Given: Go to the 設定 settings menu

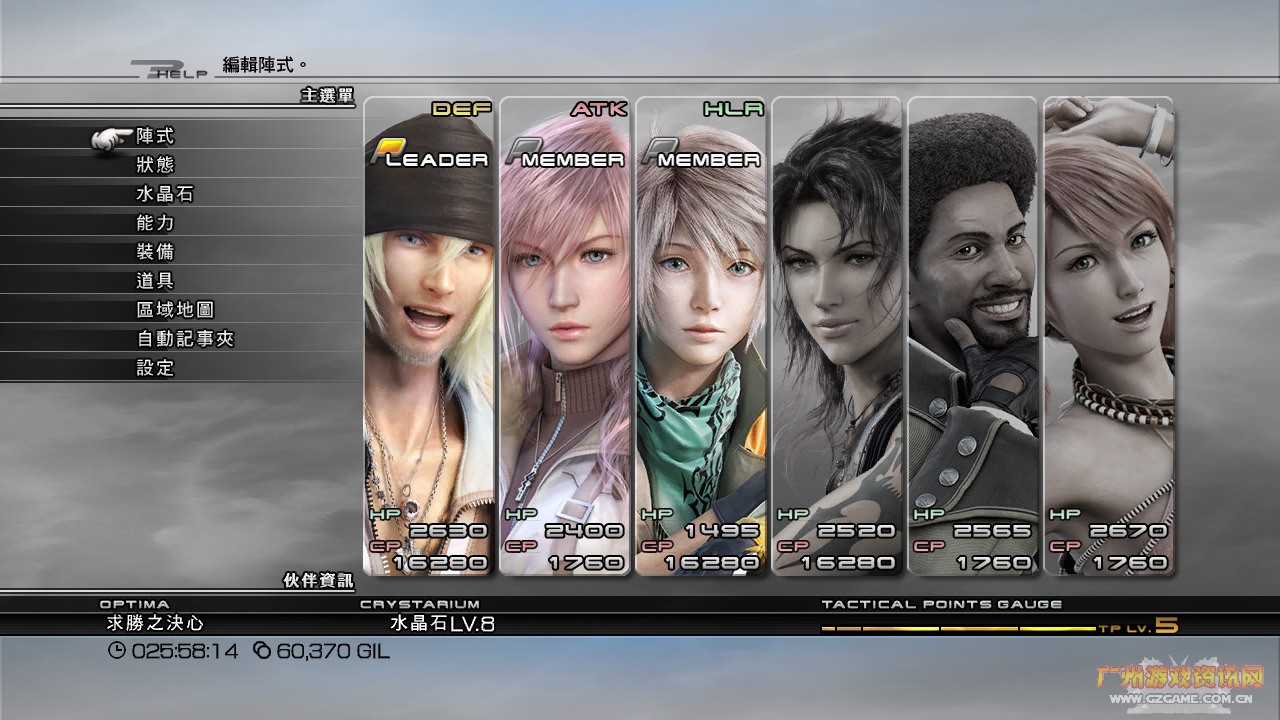Looking at the screenshot, I should tap(155, 368).
